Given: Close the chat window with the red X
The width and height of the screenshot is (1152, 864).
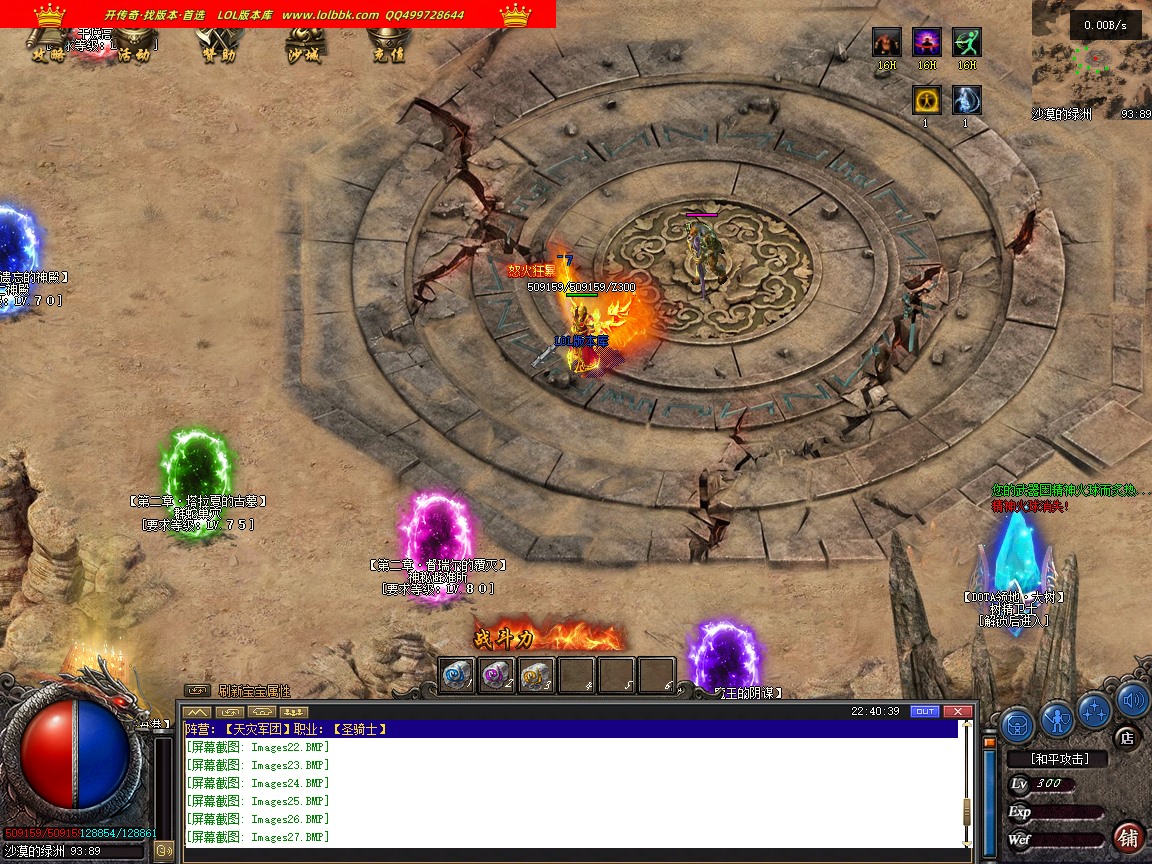Looking at the screenshot, I should pyautogui.click(x=957, y=711).
